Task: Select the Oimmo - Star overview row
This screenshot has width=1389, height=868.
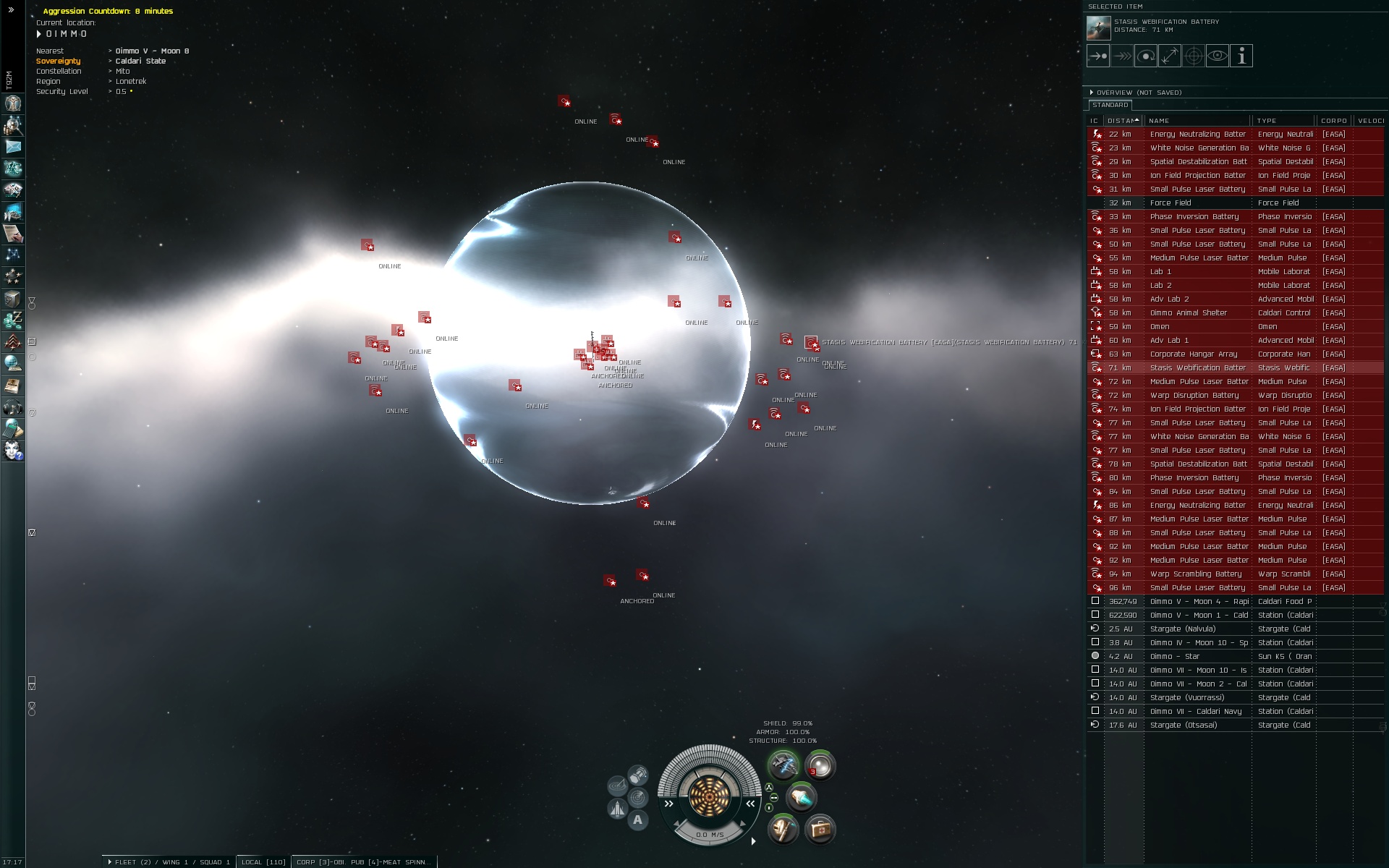Action: (x=1198, y=657)
